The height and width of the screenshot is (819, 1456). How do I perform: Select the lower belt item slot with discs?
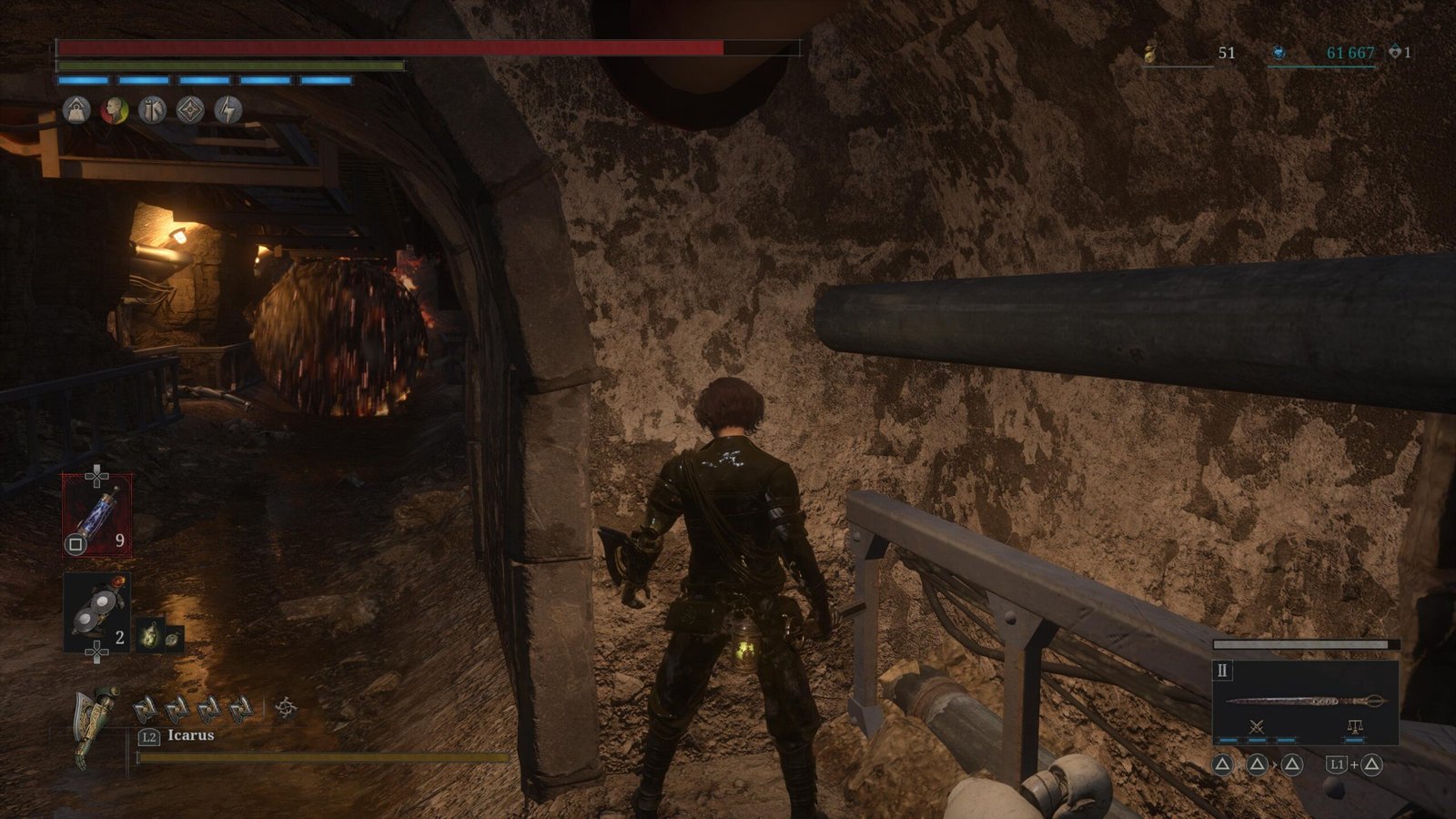[96, 612]
